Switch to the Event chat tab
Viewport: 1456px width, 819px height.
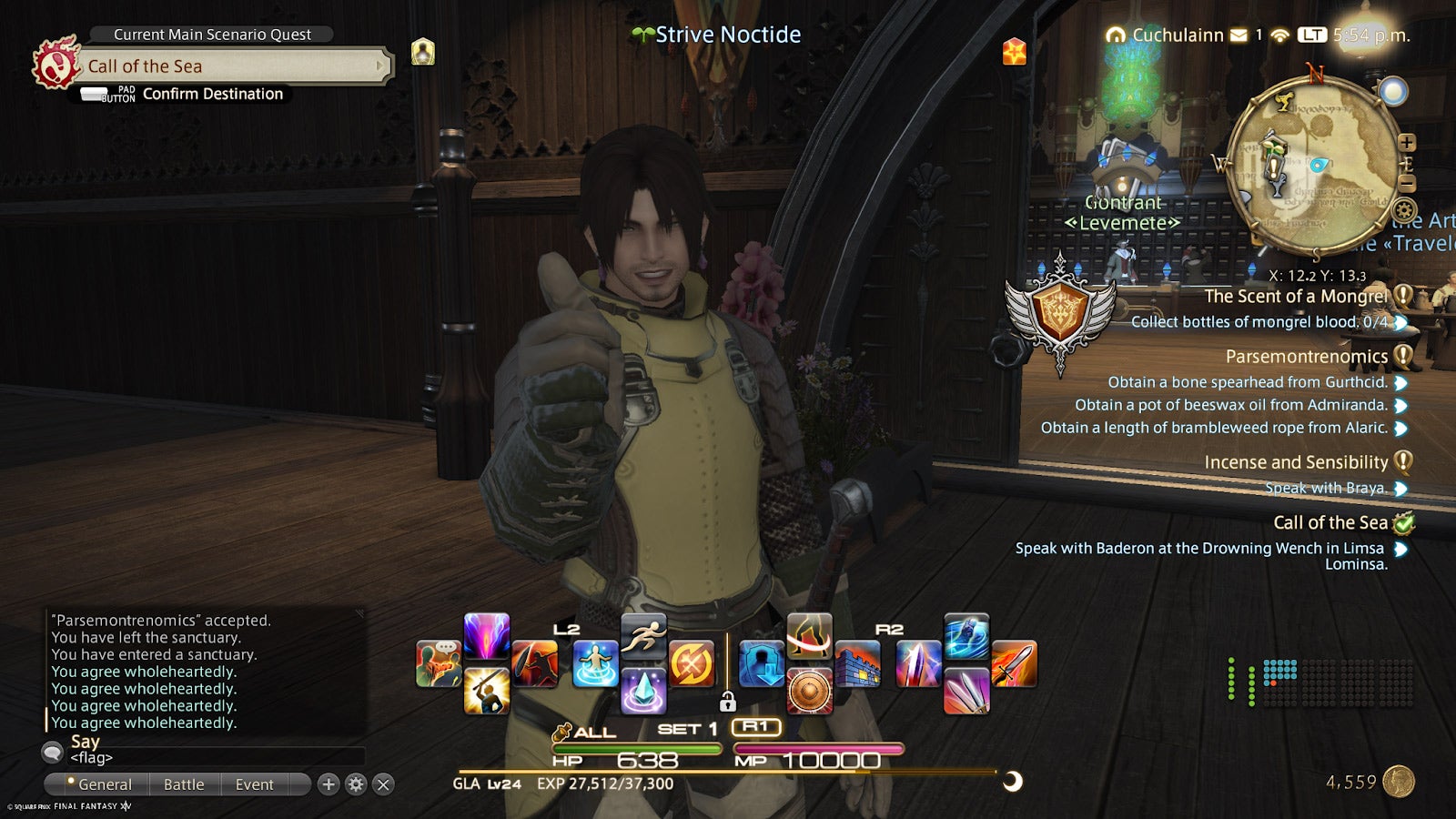point(255,784)
